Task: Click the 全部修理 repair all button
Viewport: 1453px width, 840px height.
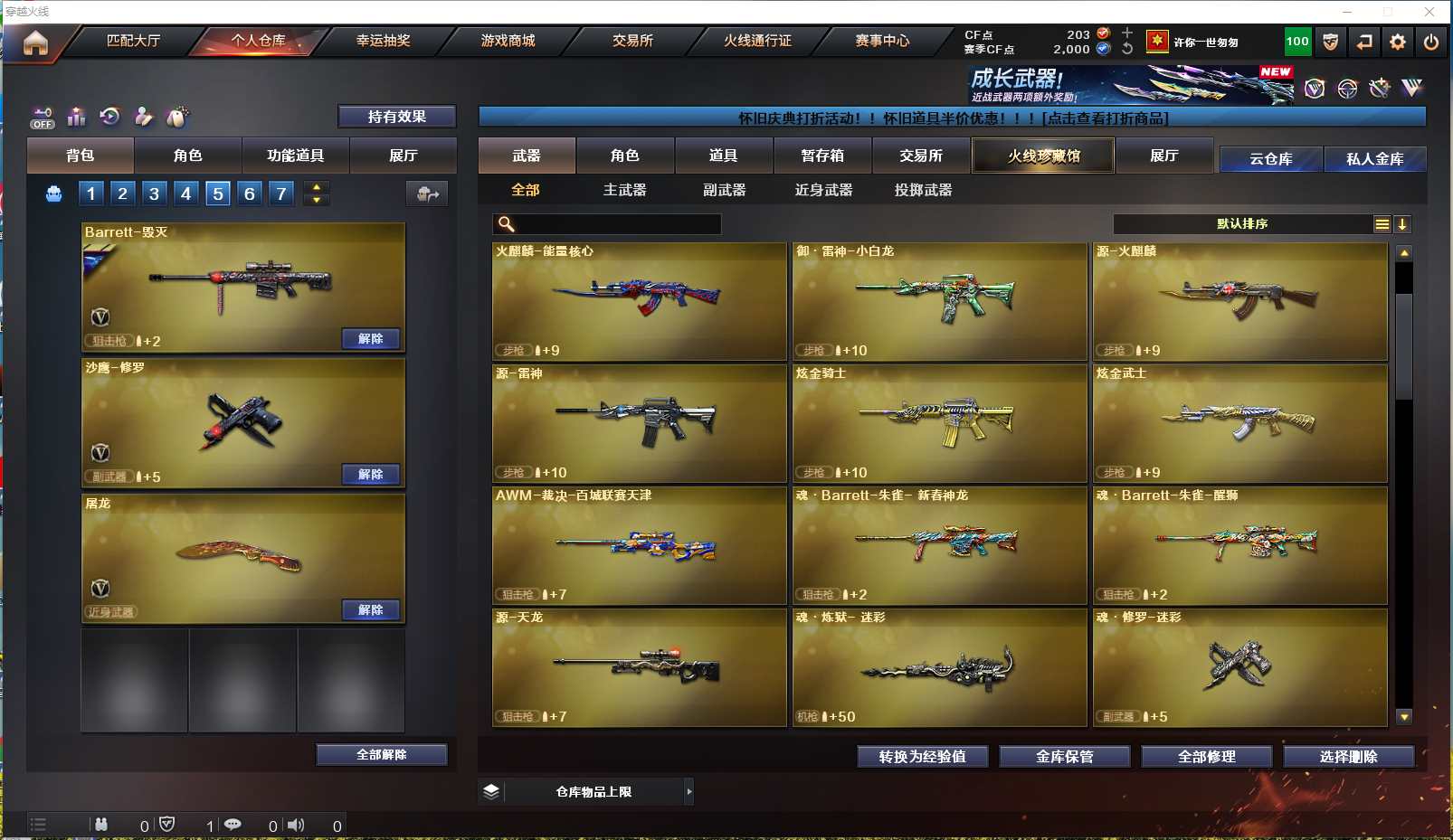Action: click(1206, 756)
